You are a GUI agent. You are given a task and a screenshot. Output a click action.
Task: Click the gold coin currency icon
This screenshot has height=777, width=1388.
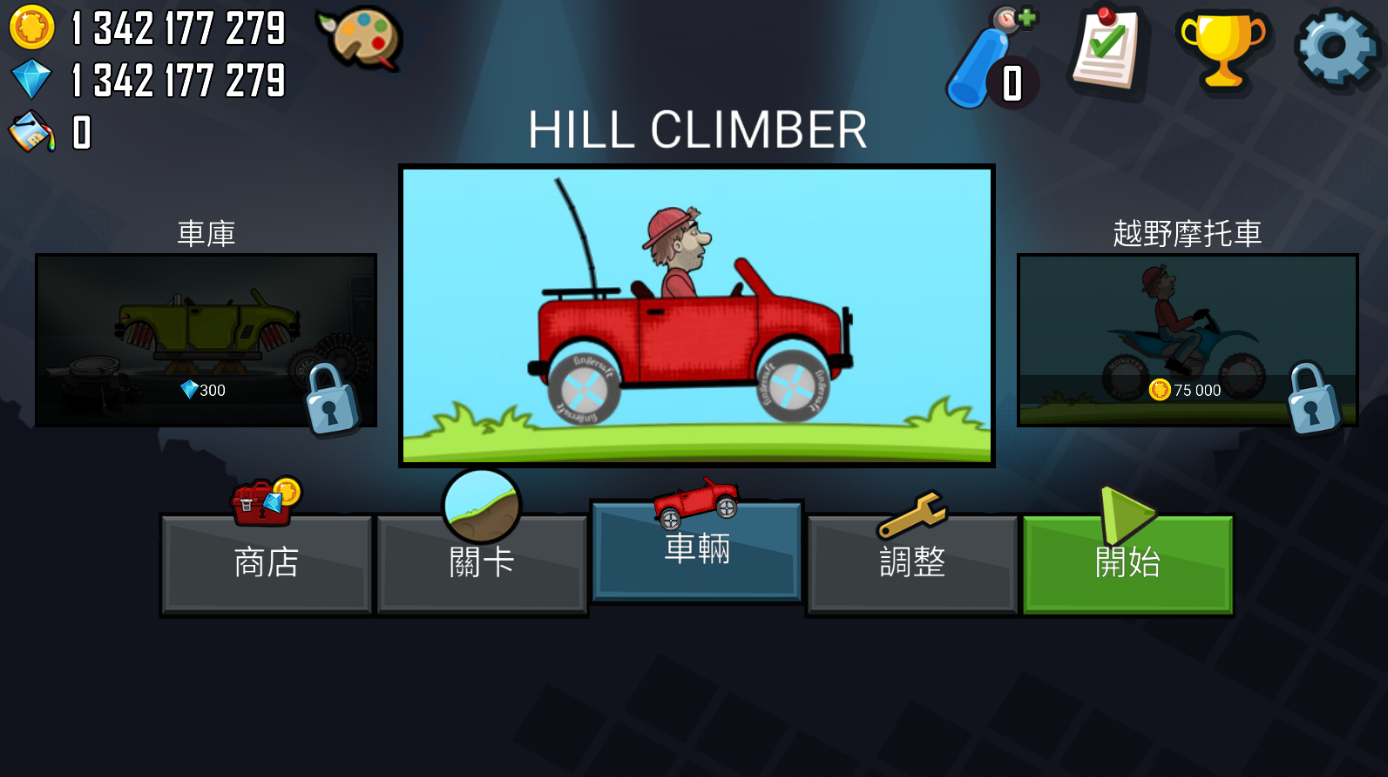30,27
